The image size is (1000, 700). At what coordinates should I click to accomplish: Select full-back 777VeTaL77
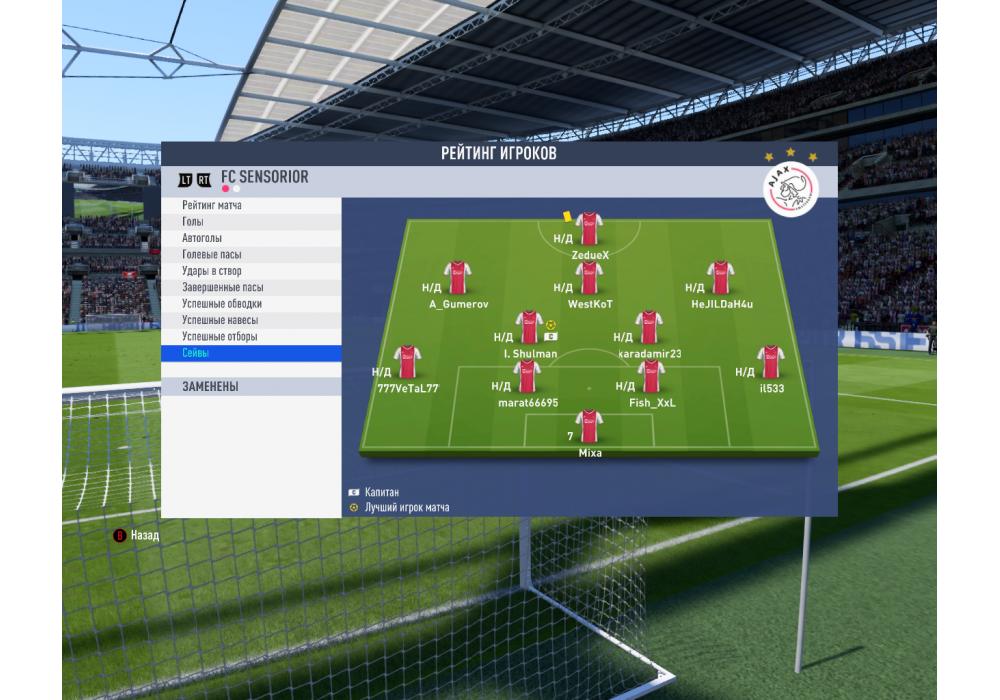pyautogui.click(x=406, y=362)
